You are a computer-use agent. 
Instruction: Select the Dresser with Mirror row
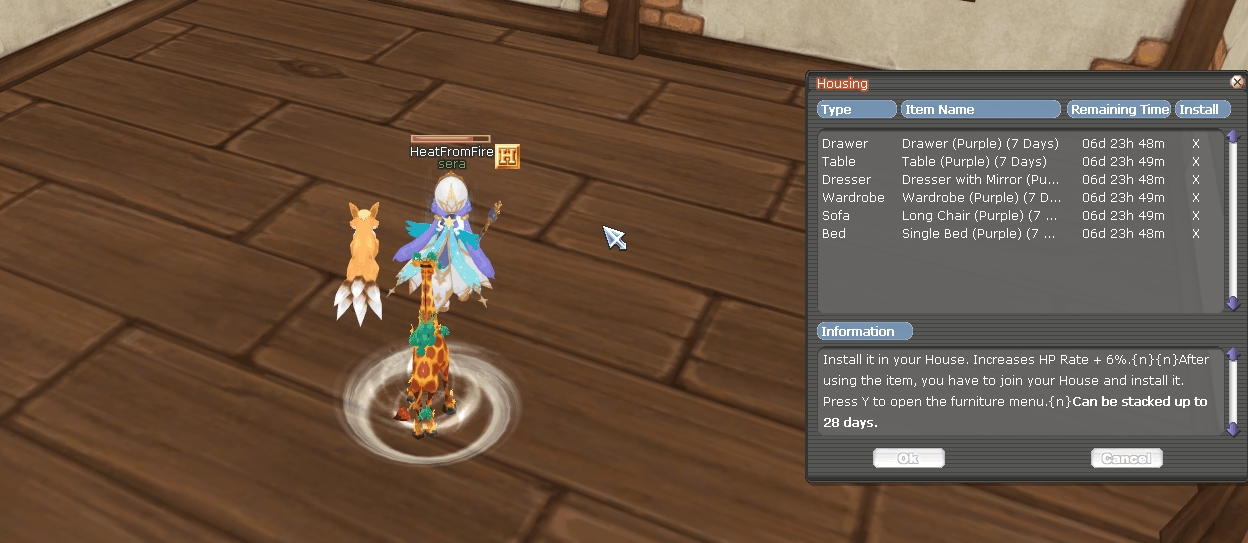(x=979, y=180)
